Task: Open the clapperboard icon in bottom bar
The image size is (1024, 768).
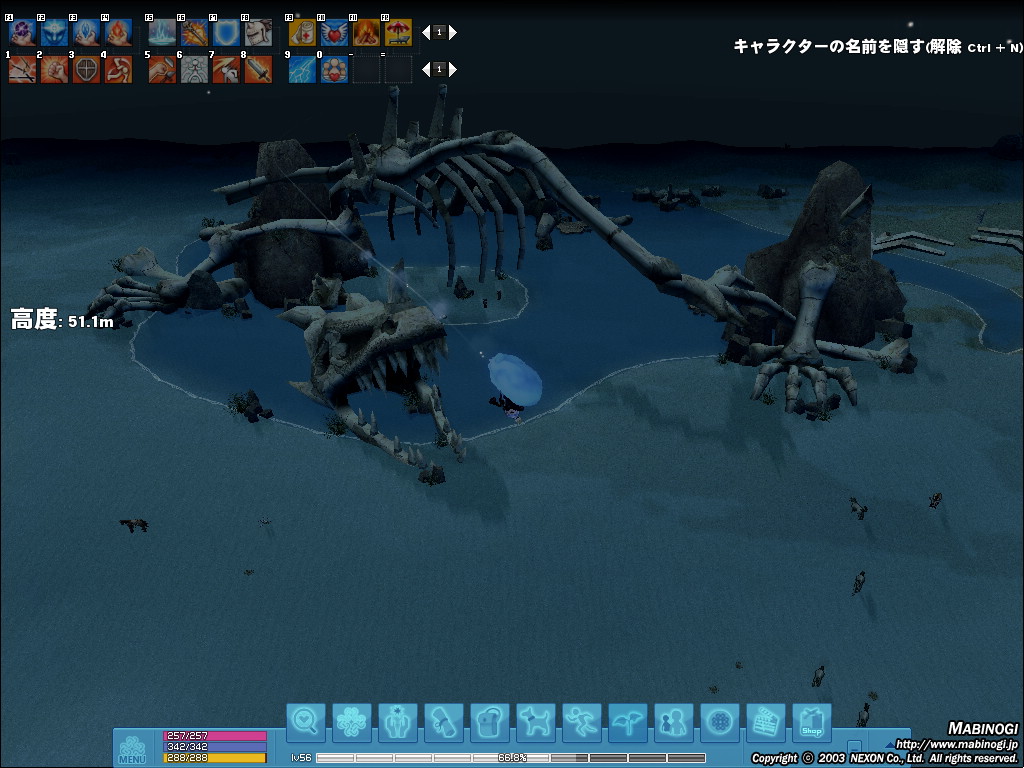Action: (x=766, y=722)
